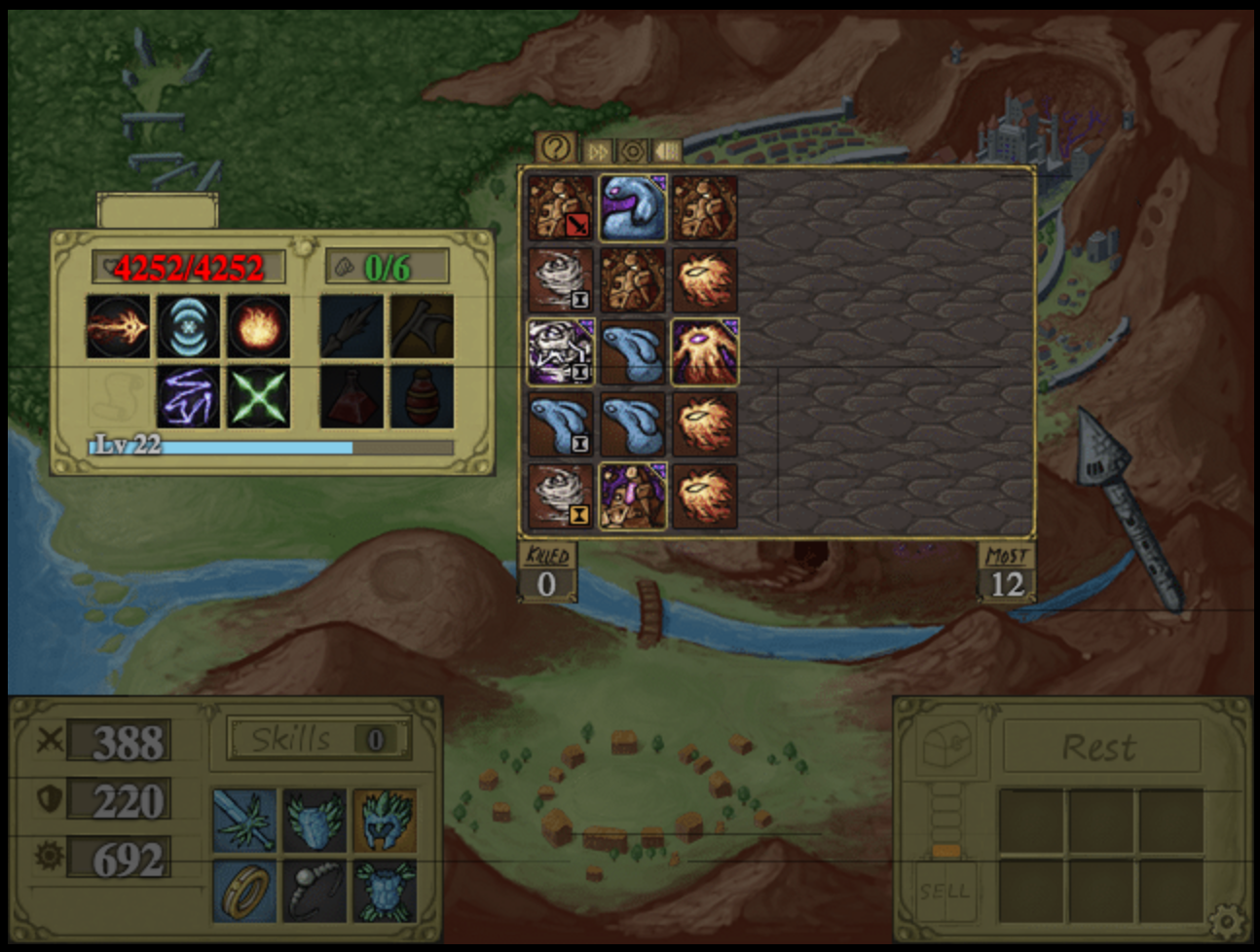Click the Sell button
The height and width of the screenshot is (952, 1260).
click(944, 890)
